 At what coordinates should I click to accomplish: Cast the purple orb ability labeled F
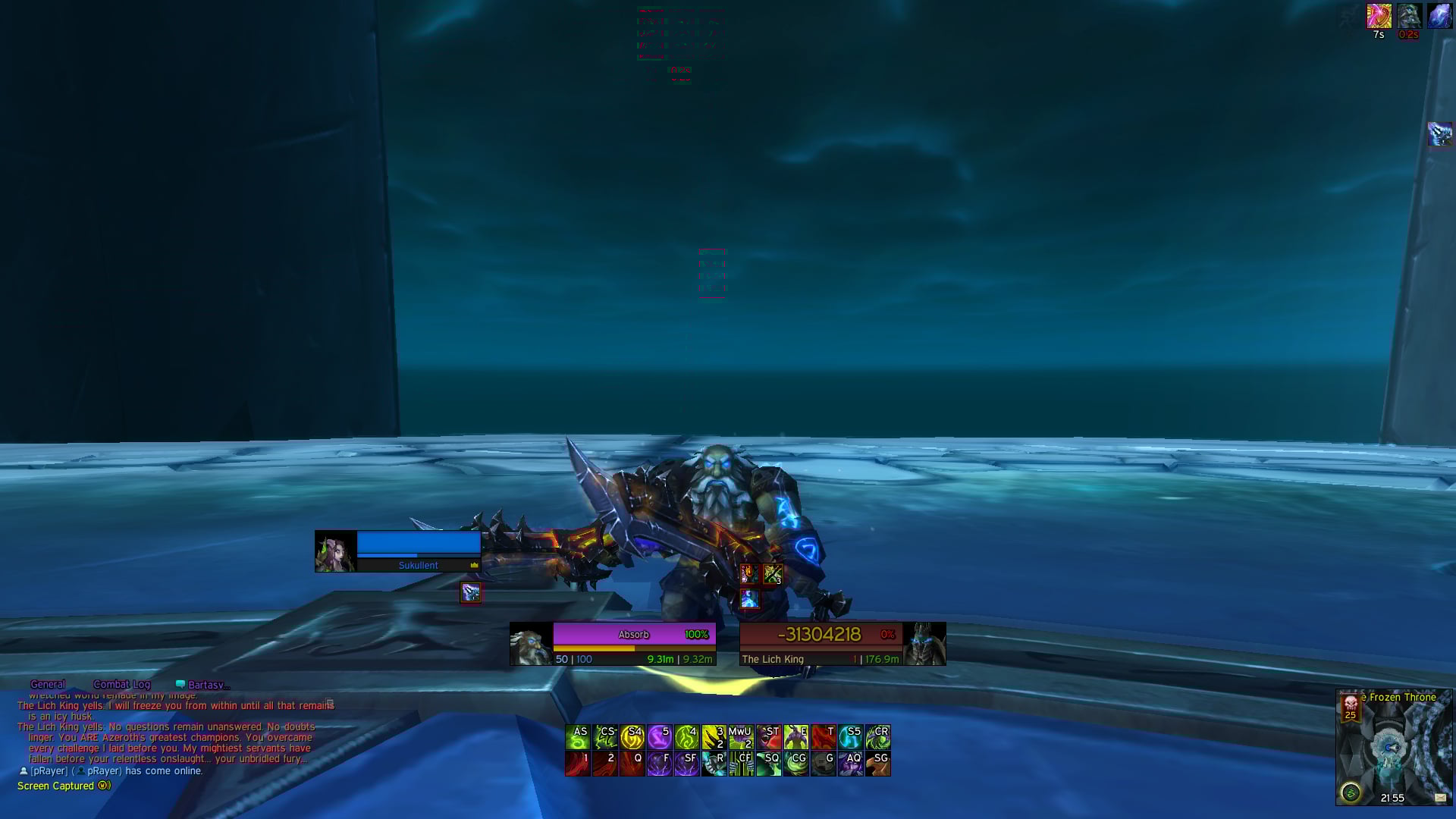[660, 764]
